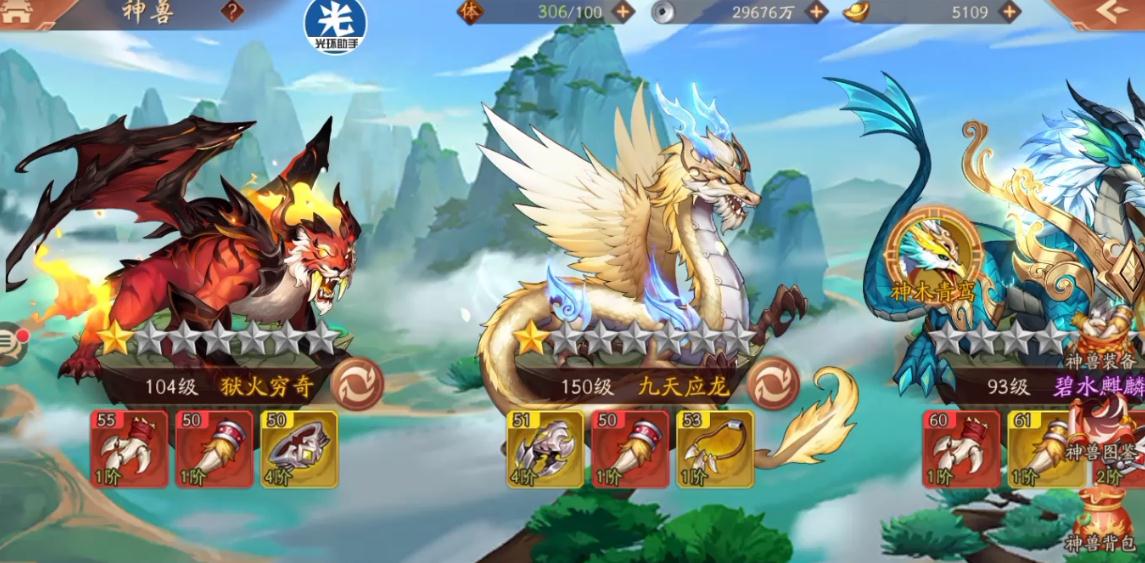Select the level 53 necklace equipment
The width and height of the screenshot is (1145, 563).
click(715, 449)
